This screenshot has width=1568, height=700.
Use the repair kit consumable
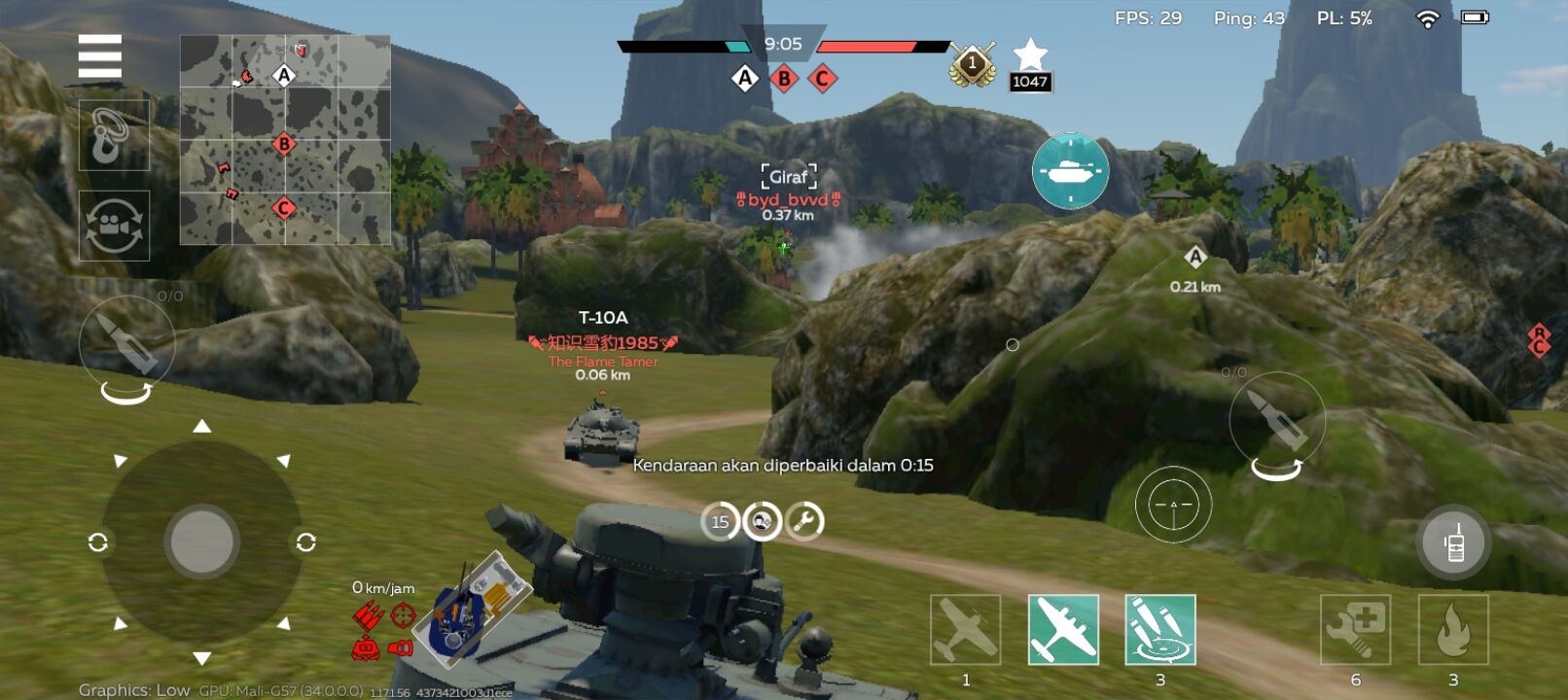[x=1355, y=630]
